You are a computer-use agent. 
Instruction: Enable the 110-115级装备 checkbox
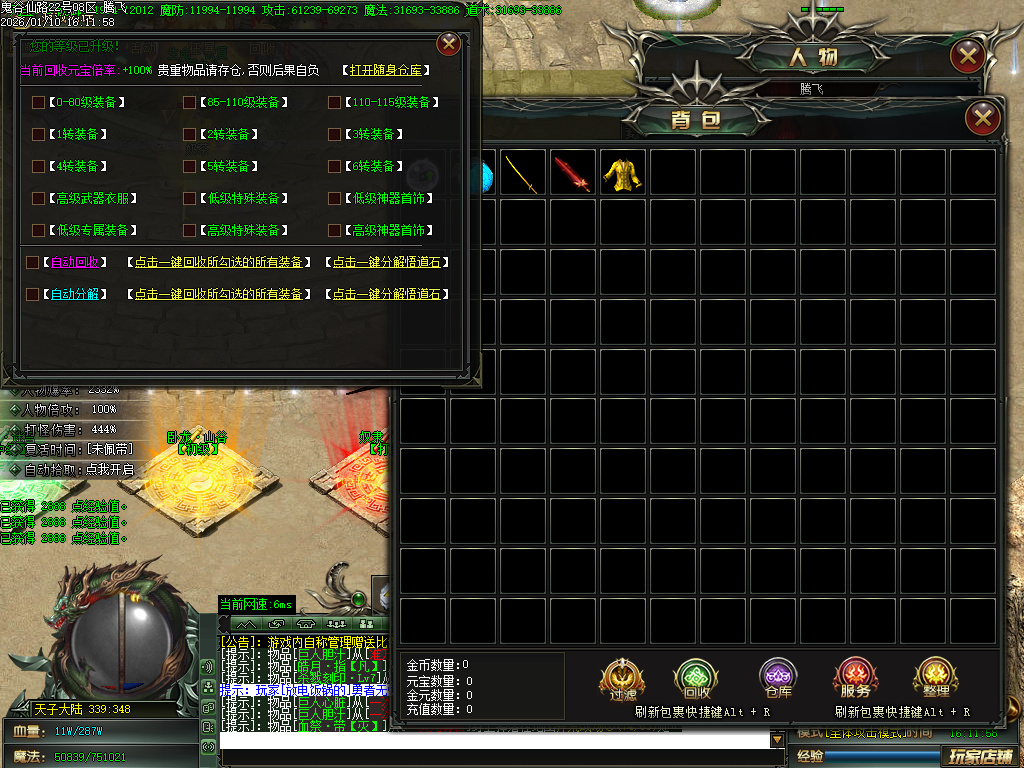click(334, 102)
